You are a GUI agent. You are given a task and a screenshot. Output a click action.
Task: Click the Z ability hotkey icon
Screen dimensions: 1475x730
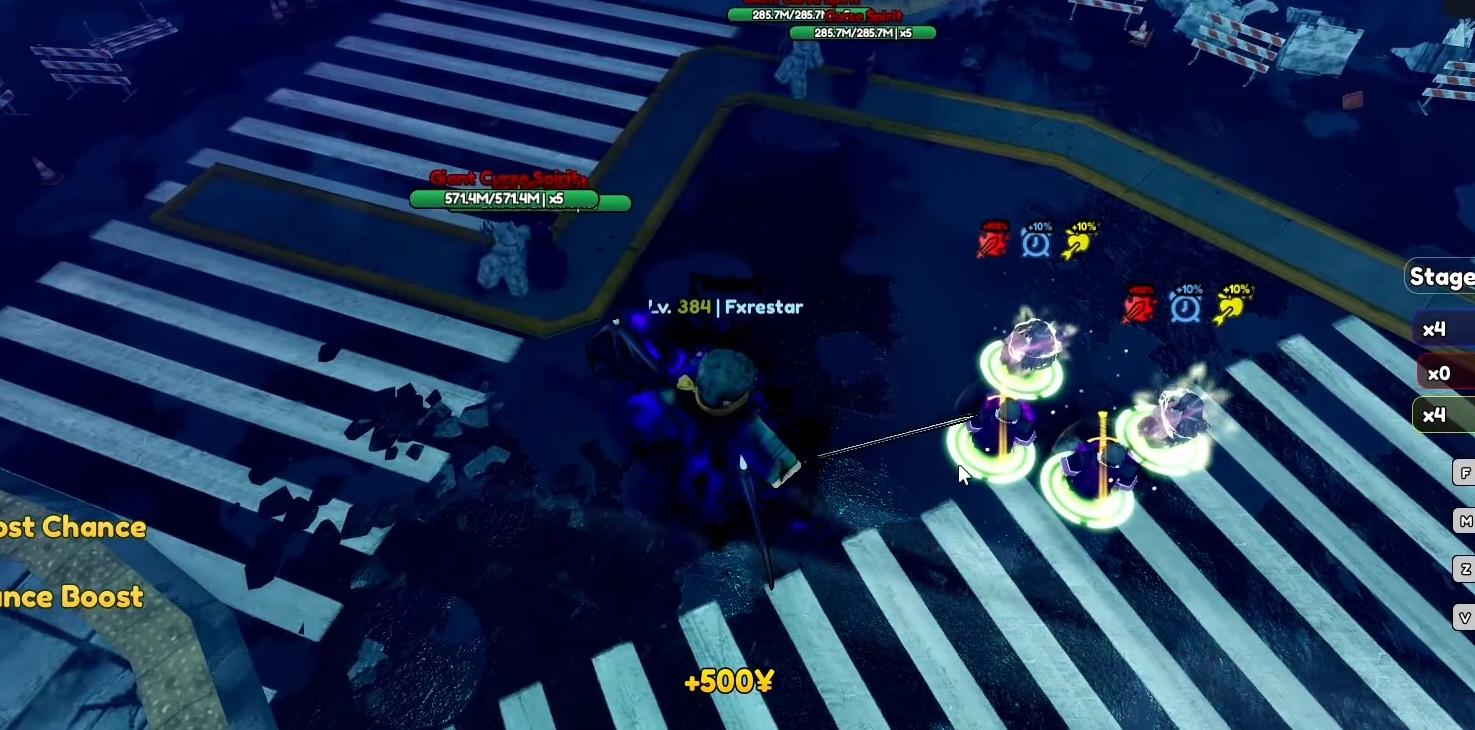pos(1464,568)
